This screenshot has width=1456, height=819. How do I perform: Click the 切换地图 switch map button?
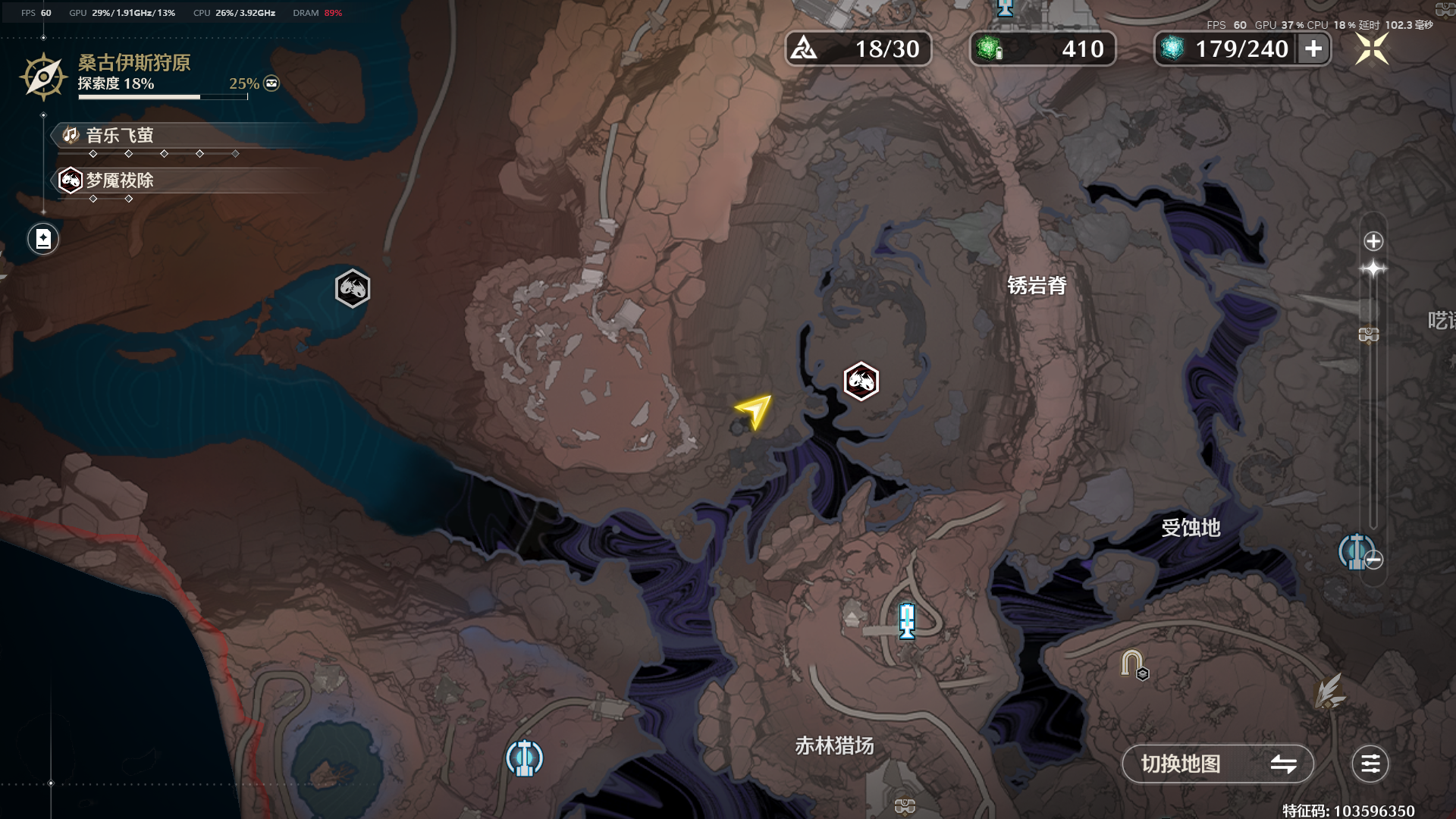point(1216,764)
